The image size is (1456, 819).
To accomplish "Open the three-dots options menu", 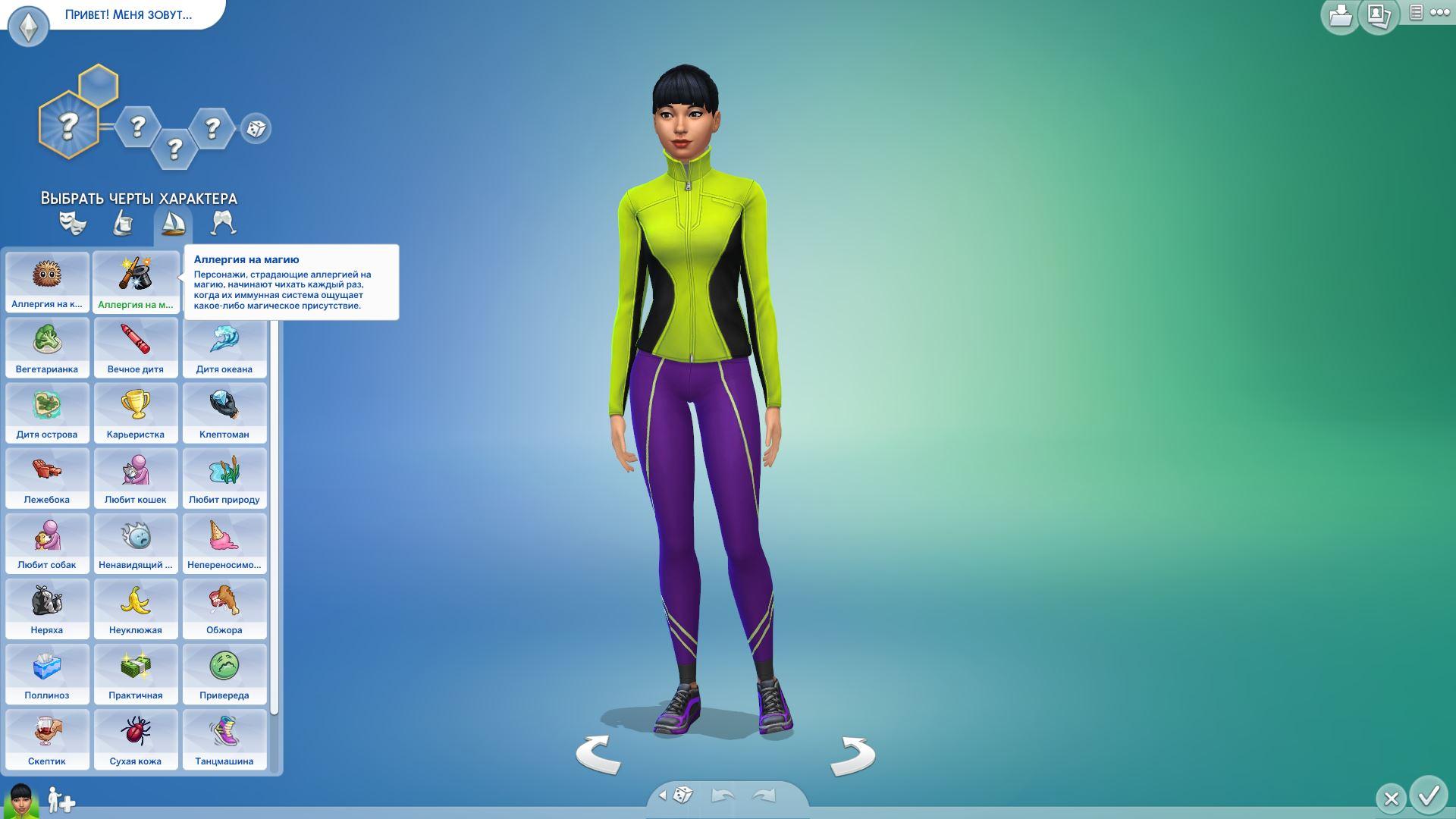I will [1439, 13].
